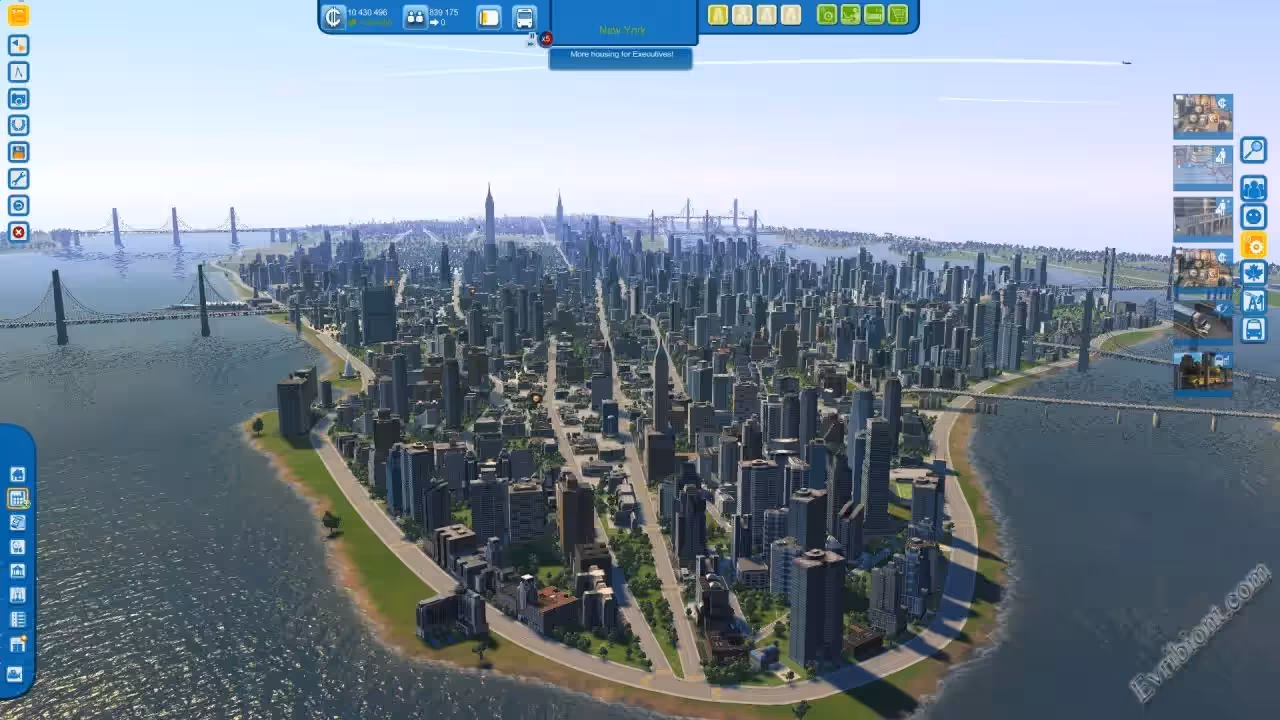Viewport: 1280px width, 720px height.
Task: Click the red X quit icon
Action: [x=18, y=232]
